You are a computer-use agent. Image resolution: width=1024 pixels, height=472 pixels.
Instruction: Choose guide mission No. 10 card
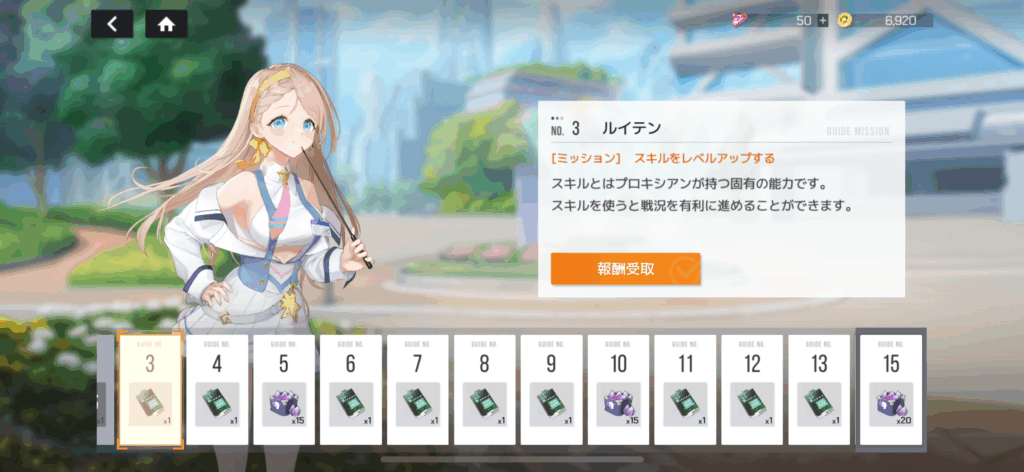click(x=619, y=388)
